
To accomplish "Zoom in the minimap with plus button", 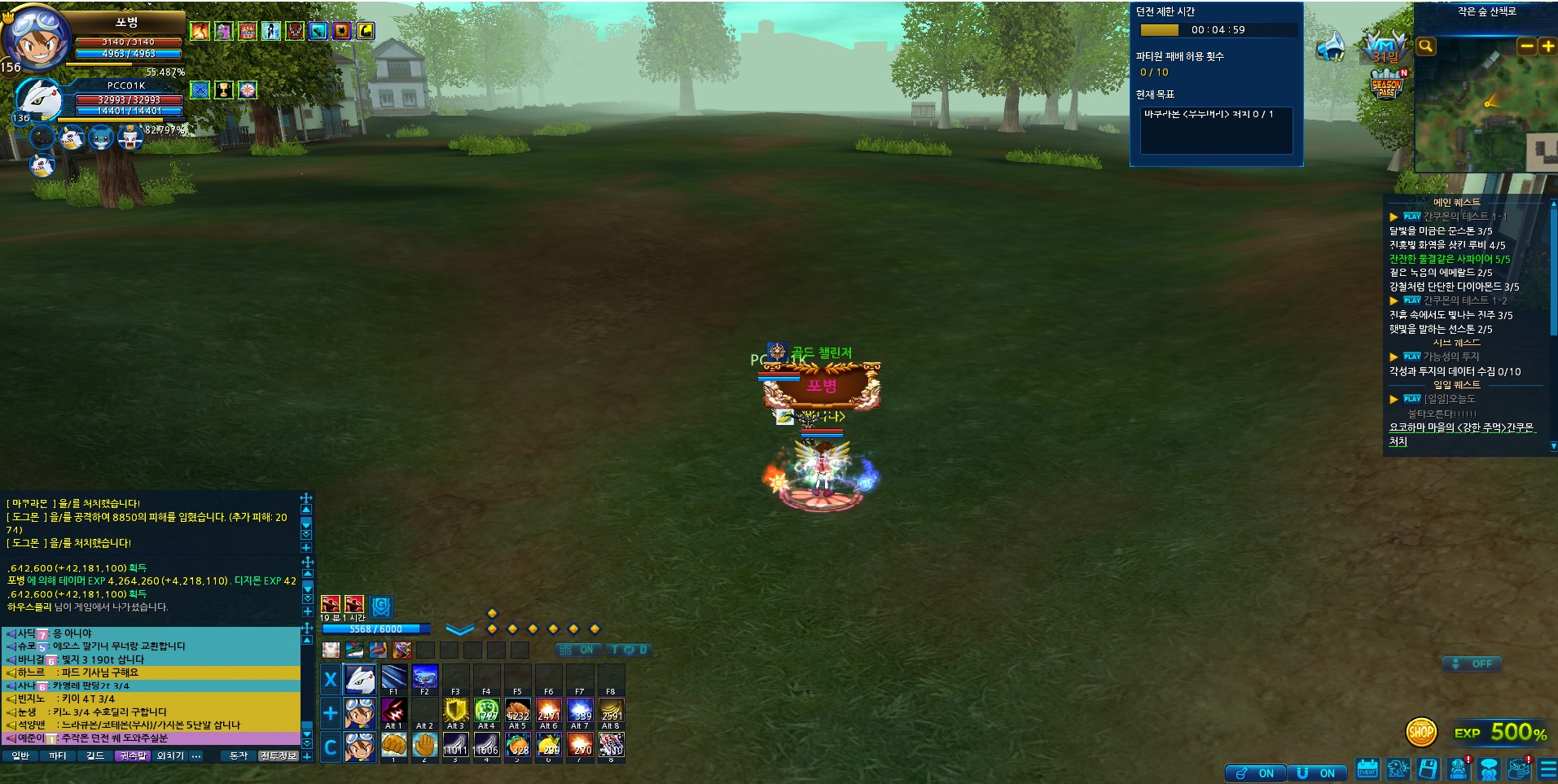I will pyautogui.click(x=1547, y=46).
